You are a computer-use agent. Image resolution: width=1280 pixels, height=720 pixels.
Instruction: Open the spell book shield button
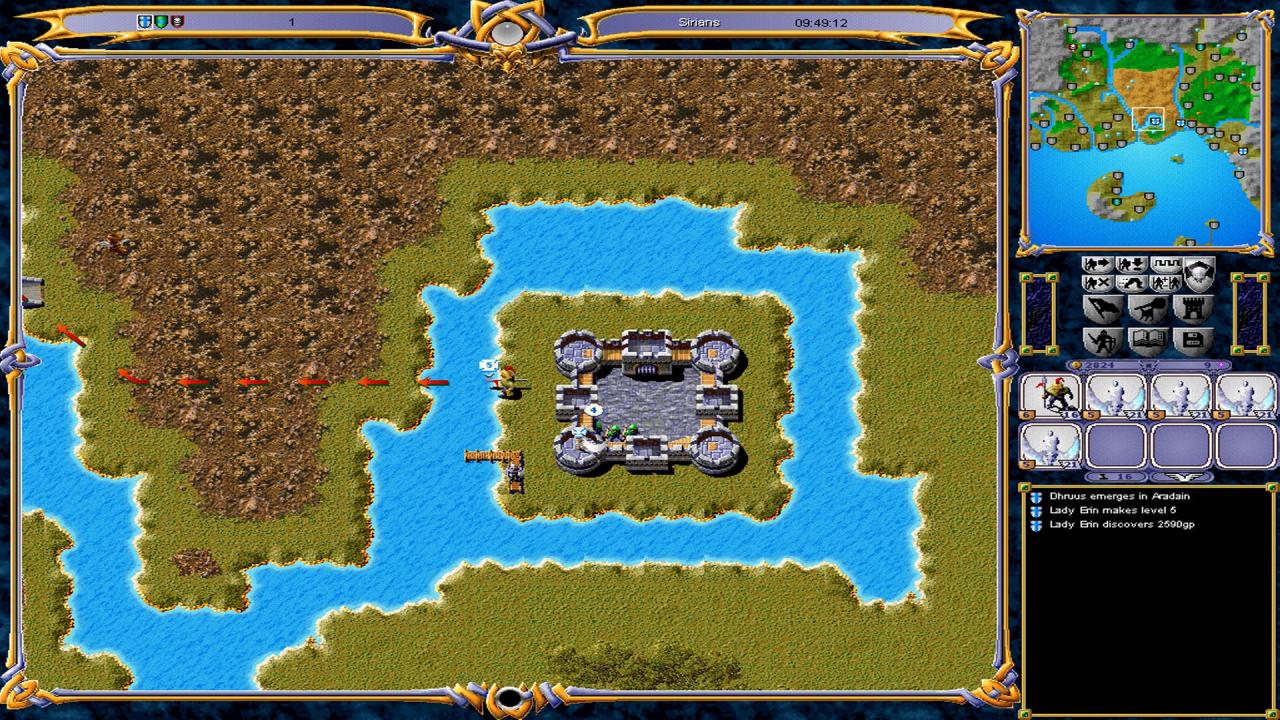[x=1147, y=342]
